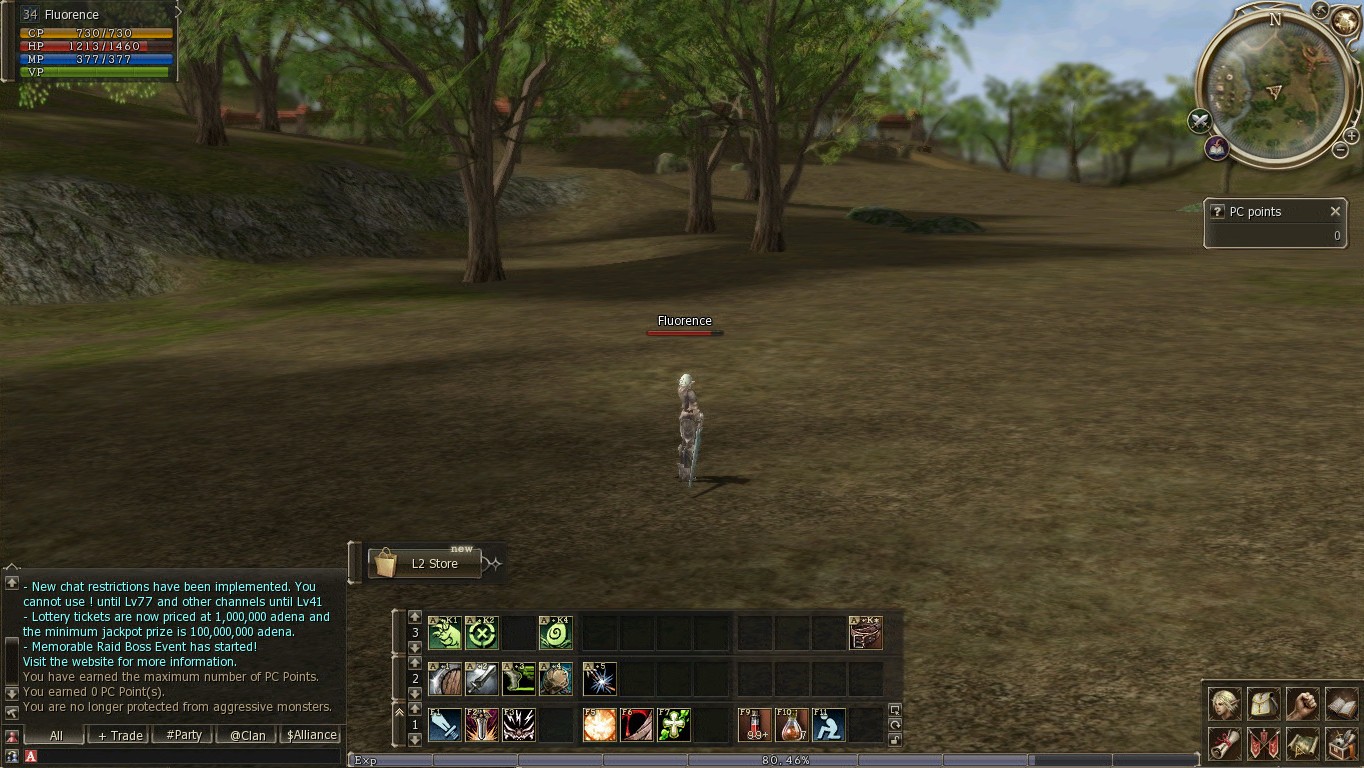Switch to the #Party chat tab
The height and width of the screenshot is (768, 1364).
182,734
